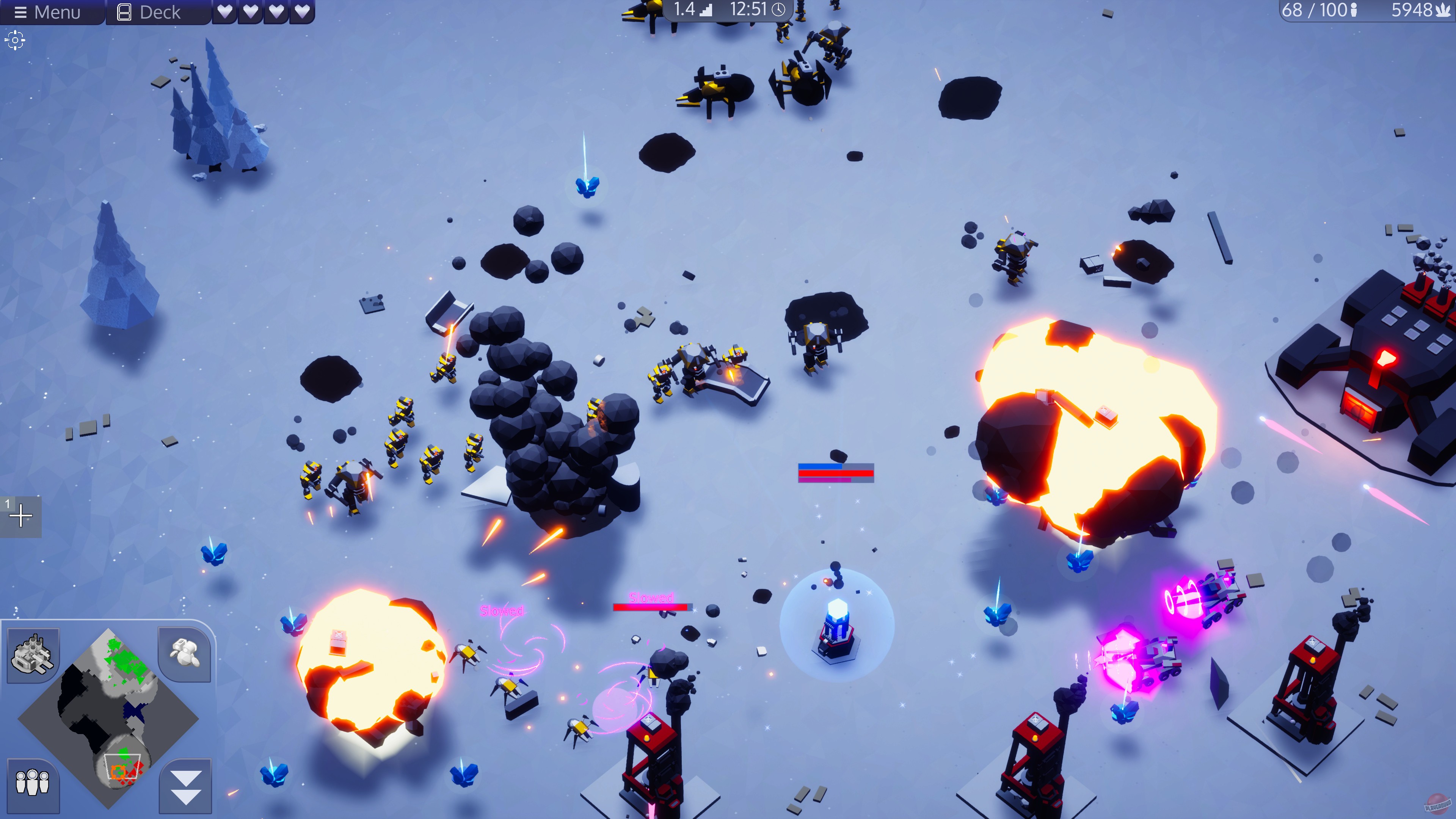1456x819 pixels.
Task: Click the clock icon beside 12:51
Action: pyautogui.click(x=780, y=9)
